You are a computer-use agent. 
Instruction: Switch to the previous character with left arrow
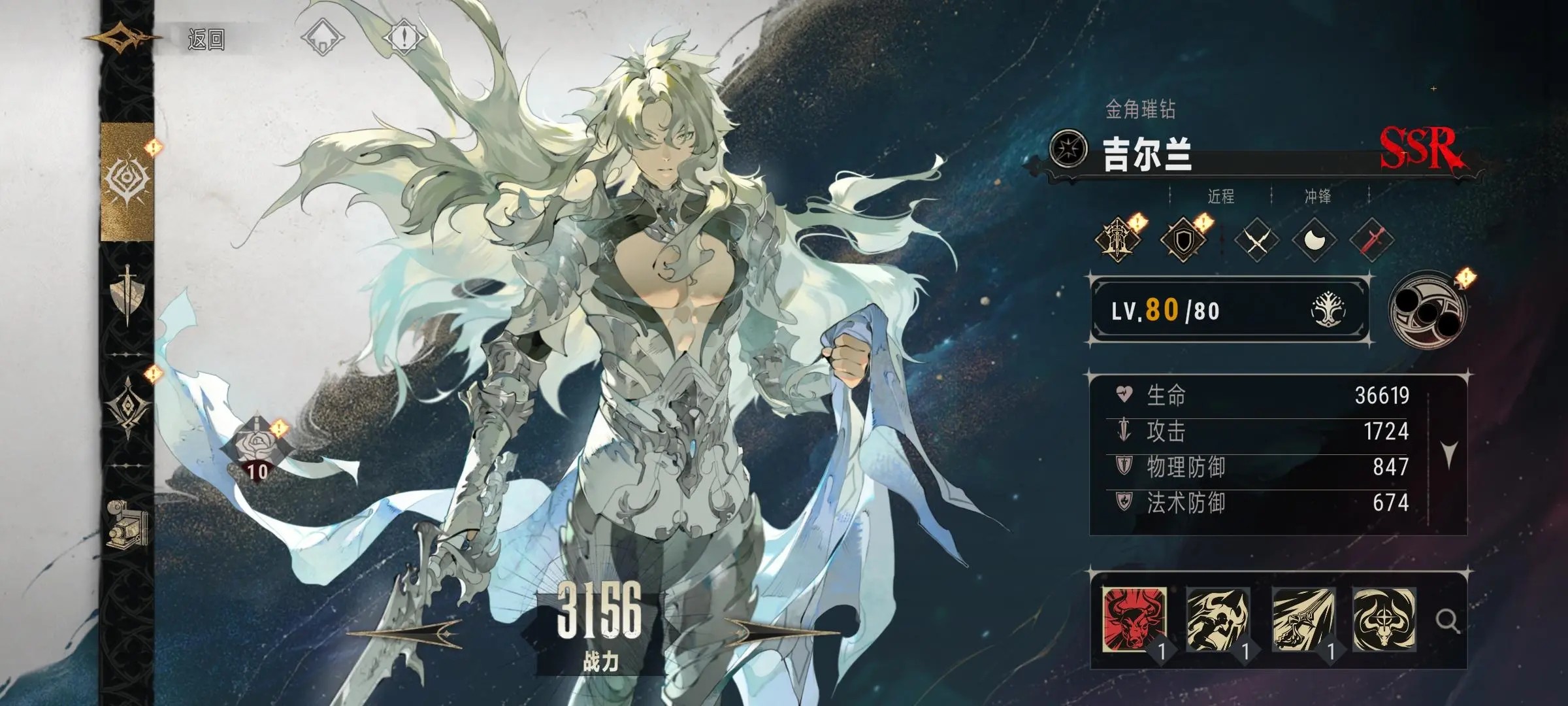405,632
